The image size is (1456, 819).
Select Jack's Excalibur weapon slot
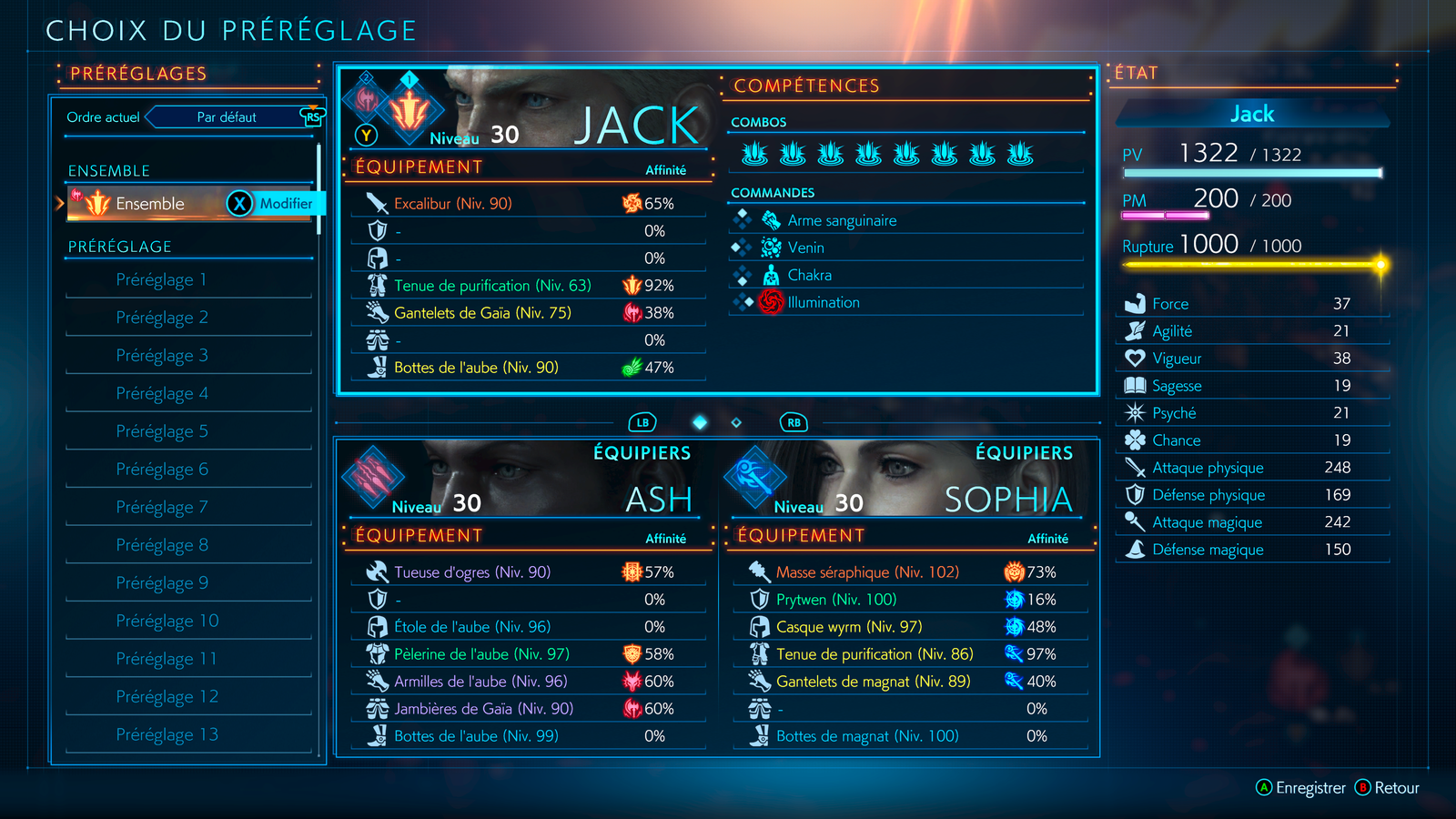click(x=453, y=204)
